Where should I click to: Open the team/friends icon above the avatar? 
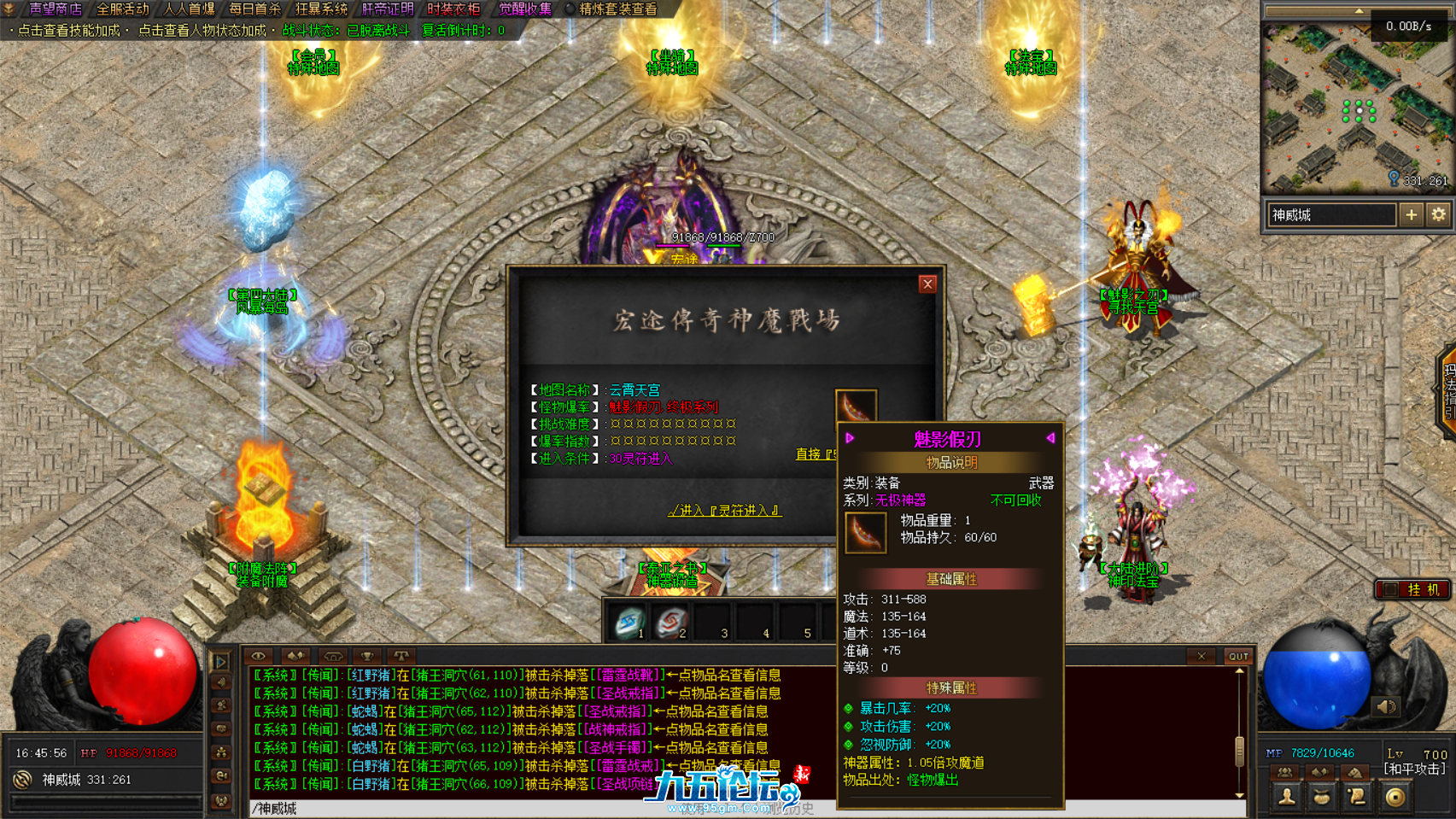coord(1284,770)
